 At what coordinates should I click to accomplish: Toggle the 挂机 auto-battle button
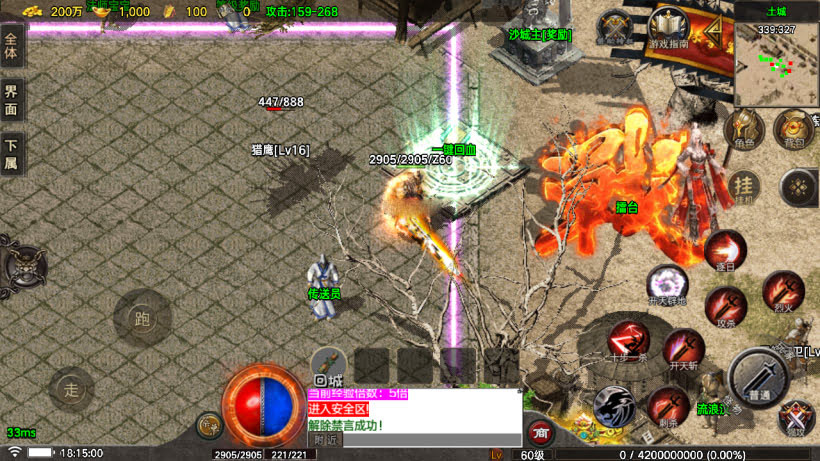pyautogui.click(x=743, y=186)
